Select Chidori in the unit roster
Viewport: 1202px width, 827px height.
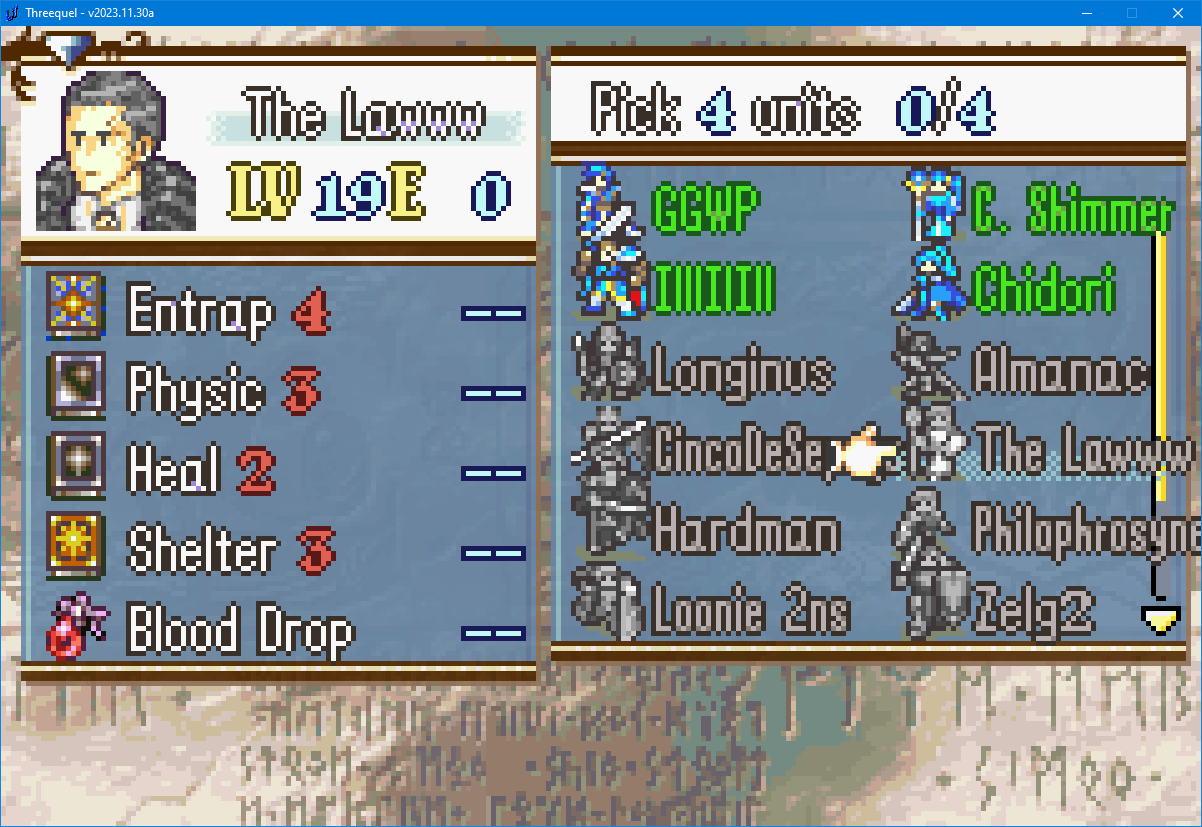(x=1043, y=291)
